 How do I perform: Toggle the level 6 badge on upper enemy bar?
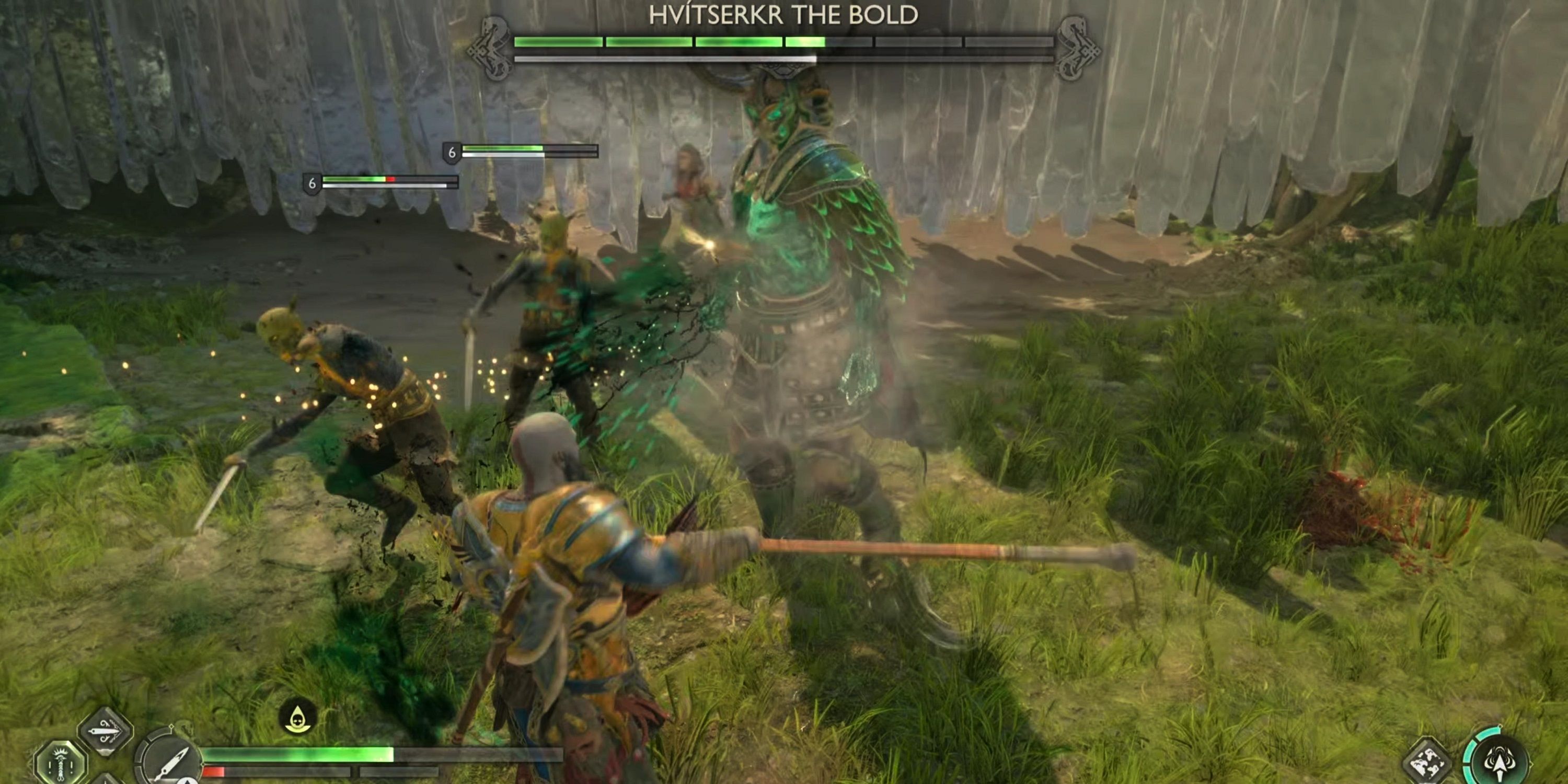tap(452, 152)
